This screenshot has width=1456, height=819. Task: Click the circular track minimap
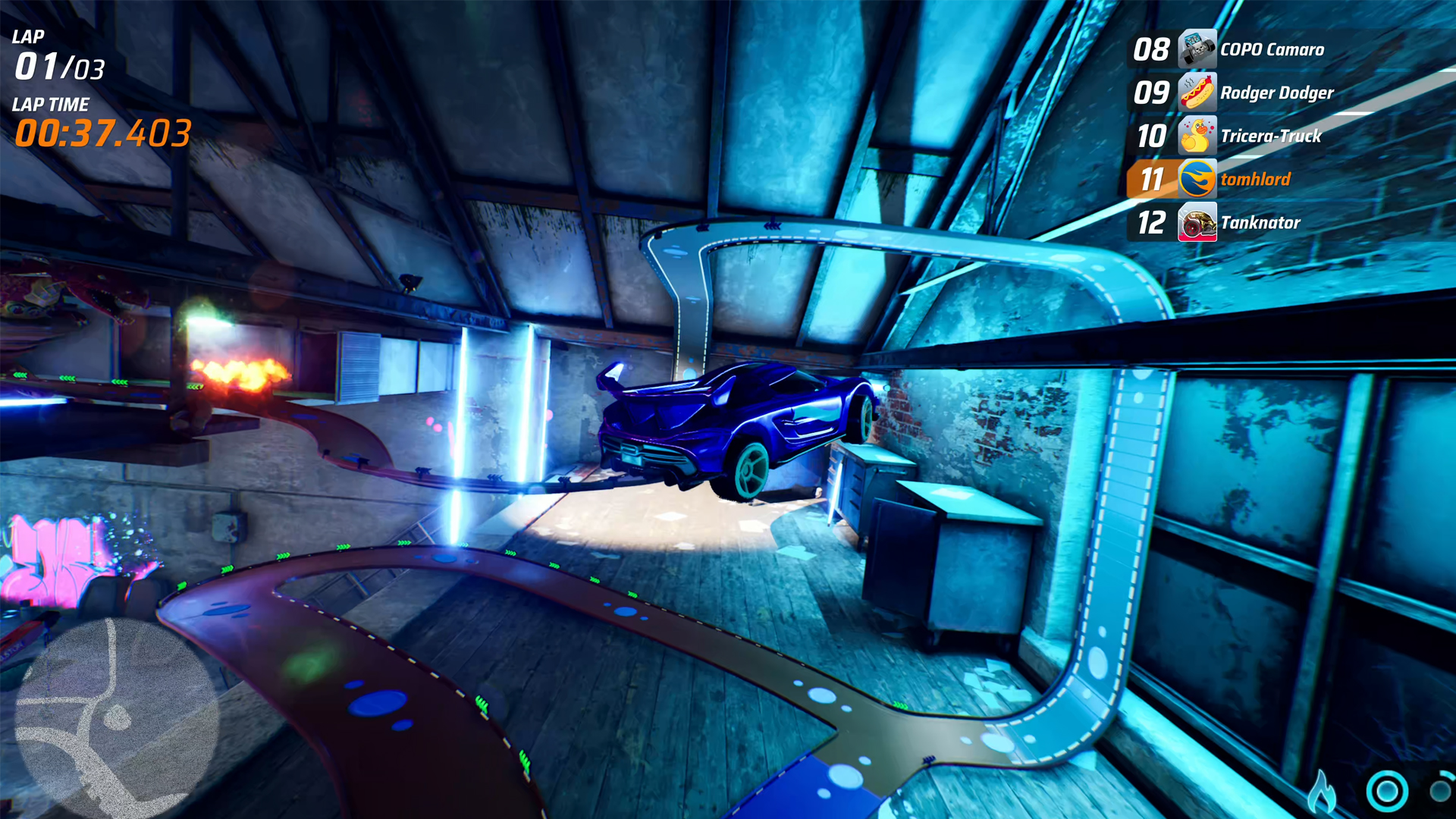(116, 718)
